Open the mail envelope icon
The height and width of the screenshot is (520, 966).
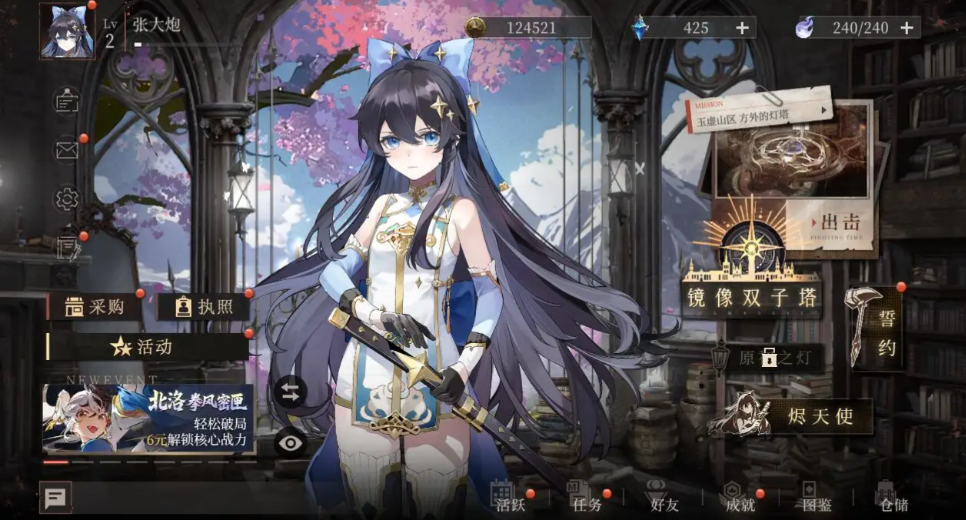pyautogui.click(x=67, y=151)
